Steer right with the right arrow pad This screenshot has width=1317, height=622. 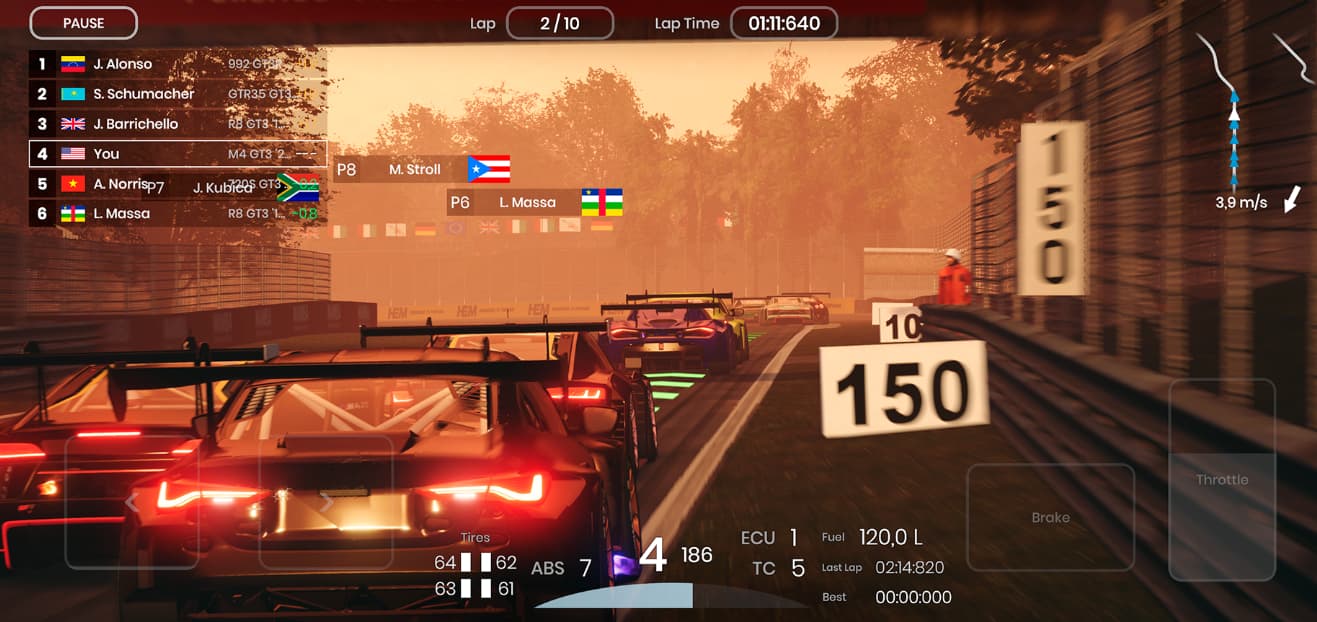(x=326, y=502)
